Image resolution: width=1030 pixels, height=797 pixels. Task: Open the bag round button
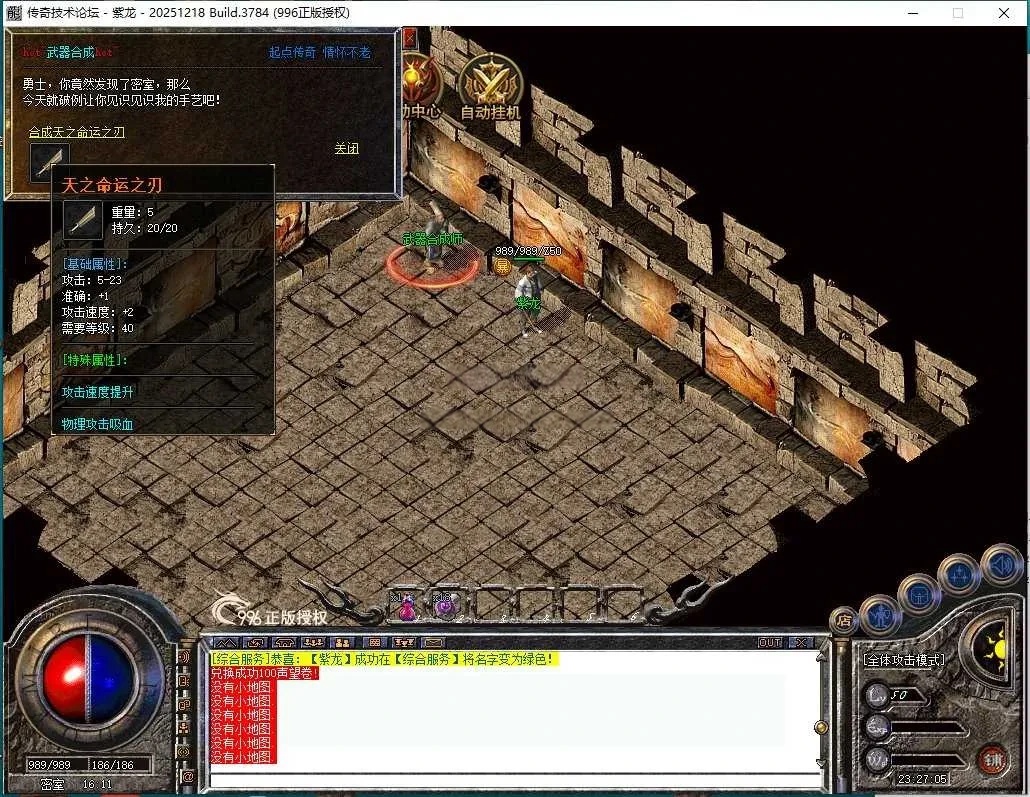(918, 593)
